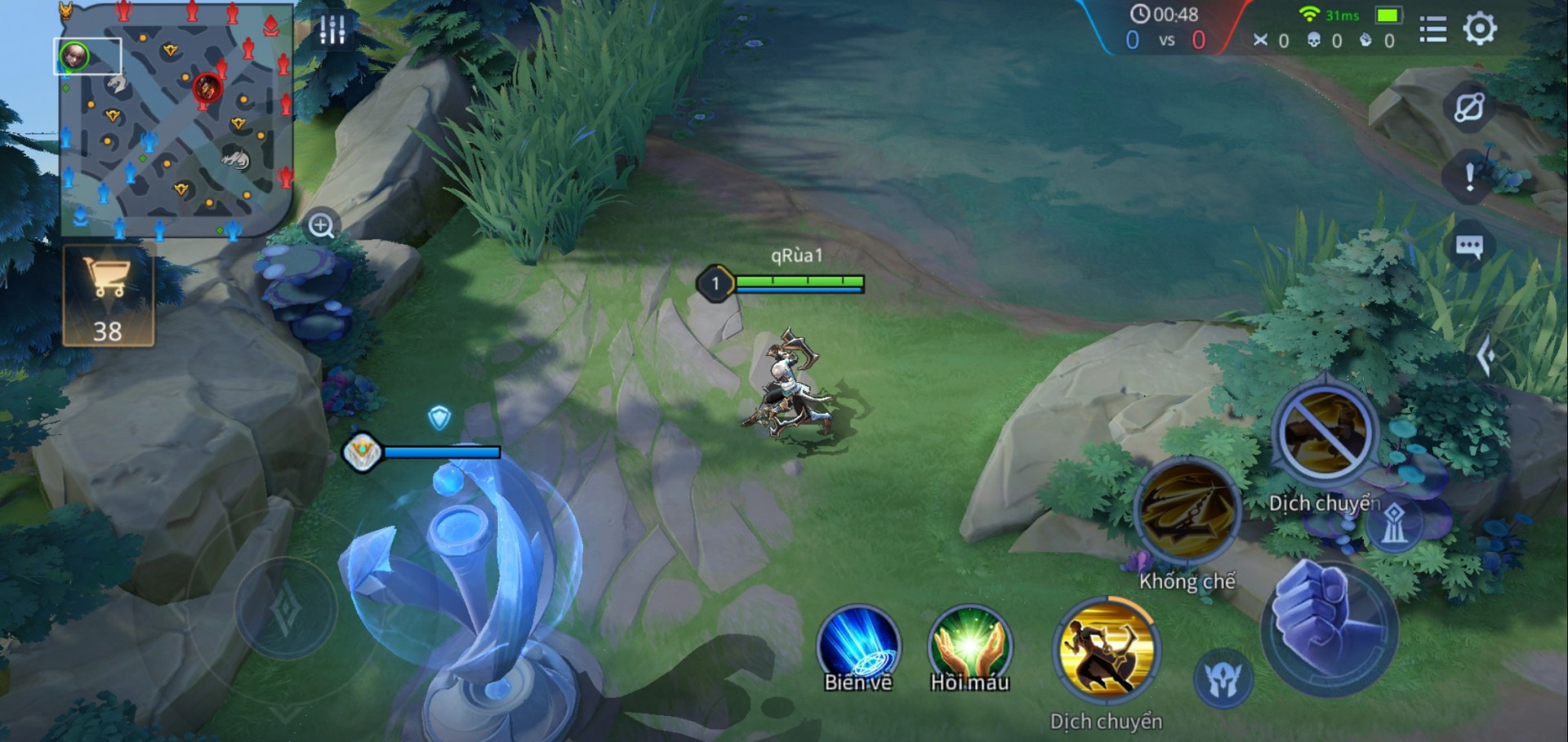Open the item shop cart
Viewport: 1568px width, 742px height.
pos(108,295)
